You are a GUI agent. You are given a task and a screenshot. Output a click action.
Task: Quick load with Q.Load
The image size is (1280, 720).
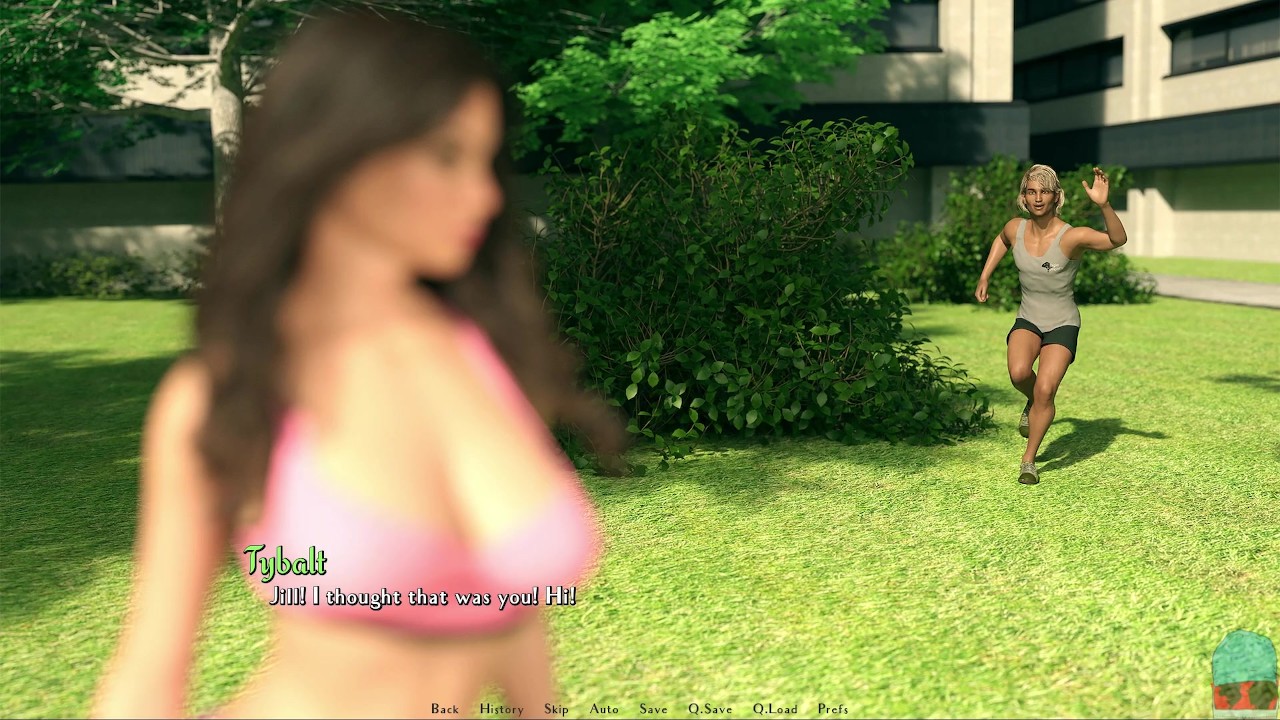775,709
